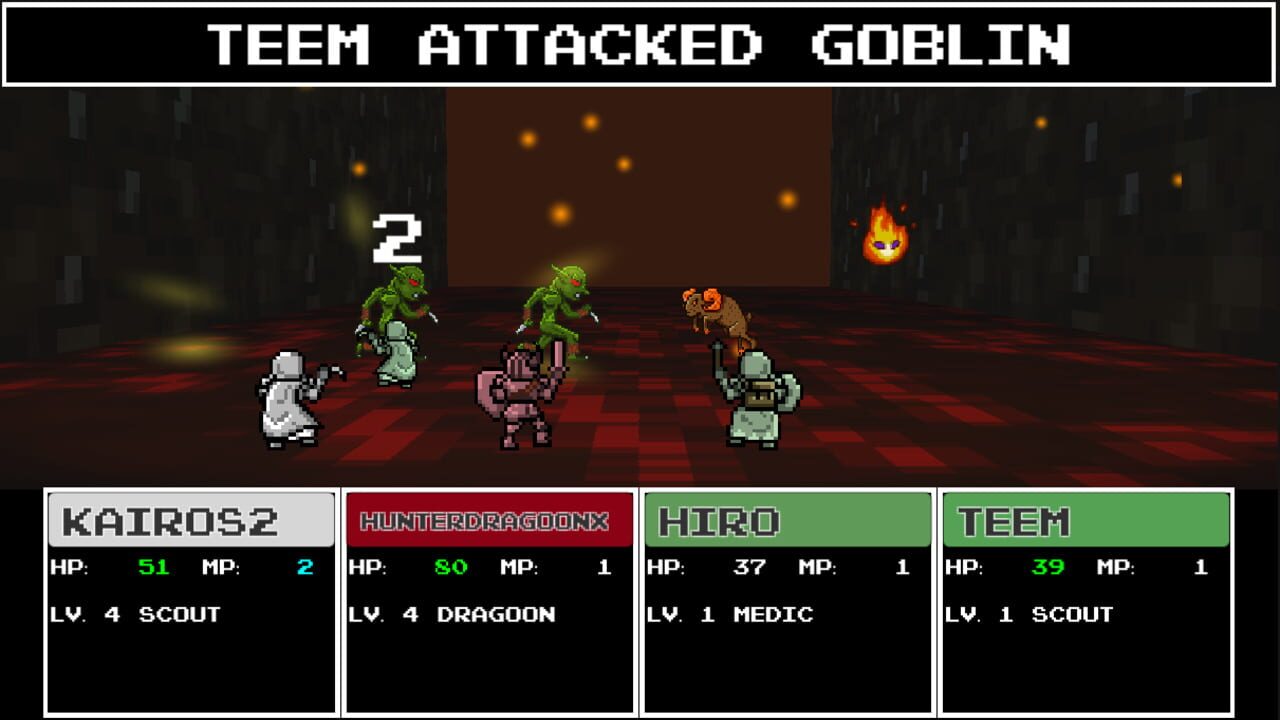Click the pink armored dragoon sprite

coord(520,400)
